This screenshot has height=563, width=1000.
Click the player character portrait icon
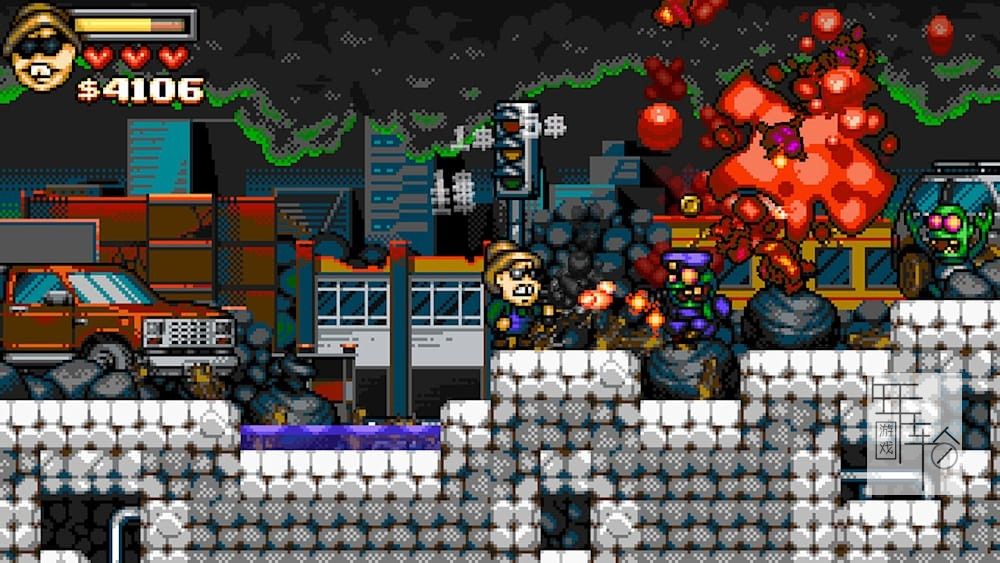tap(38, 48)
